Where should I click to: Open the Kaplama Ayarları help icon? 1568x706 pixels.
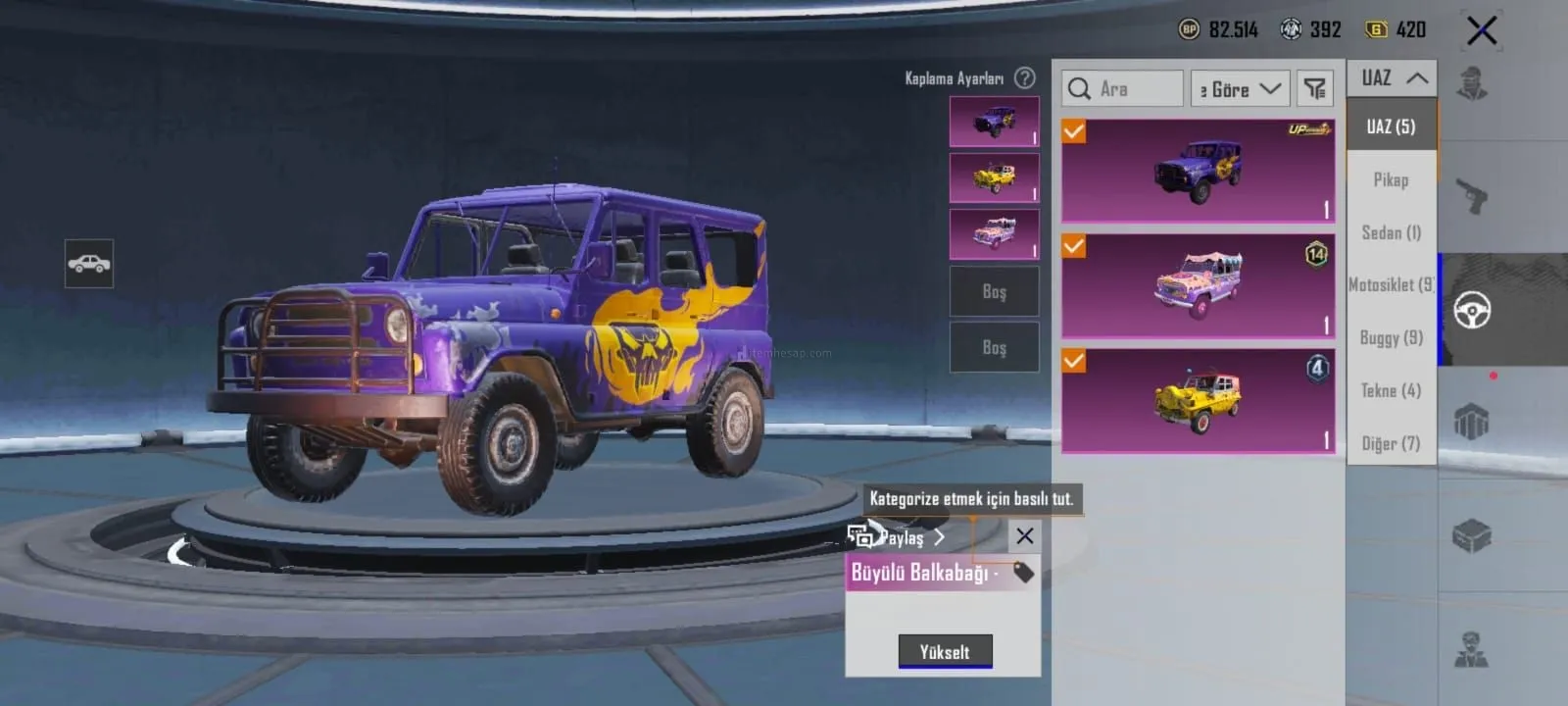(1025, 77)
